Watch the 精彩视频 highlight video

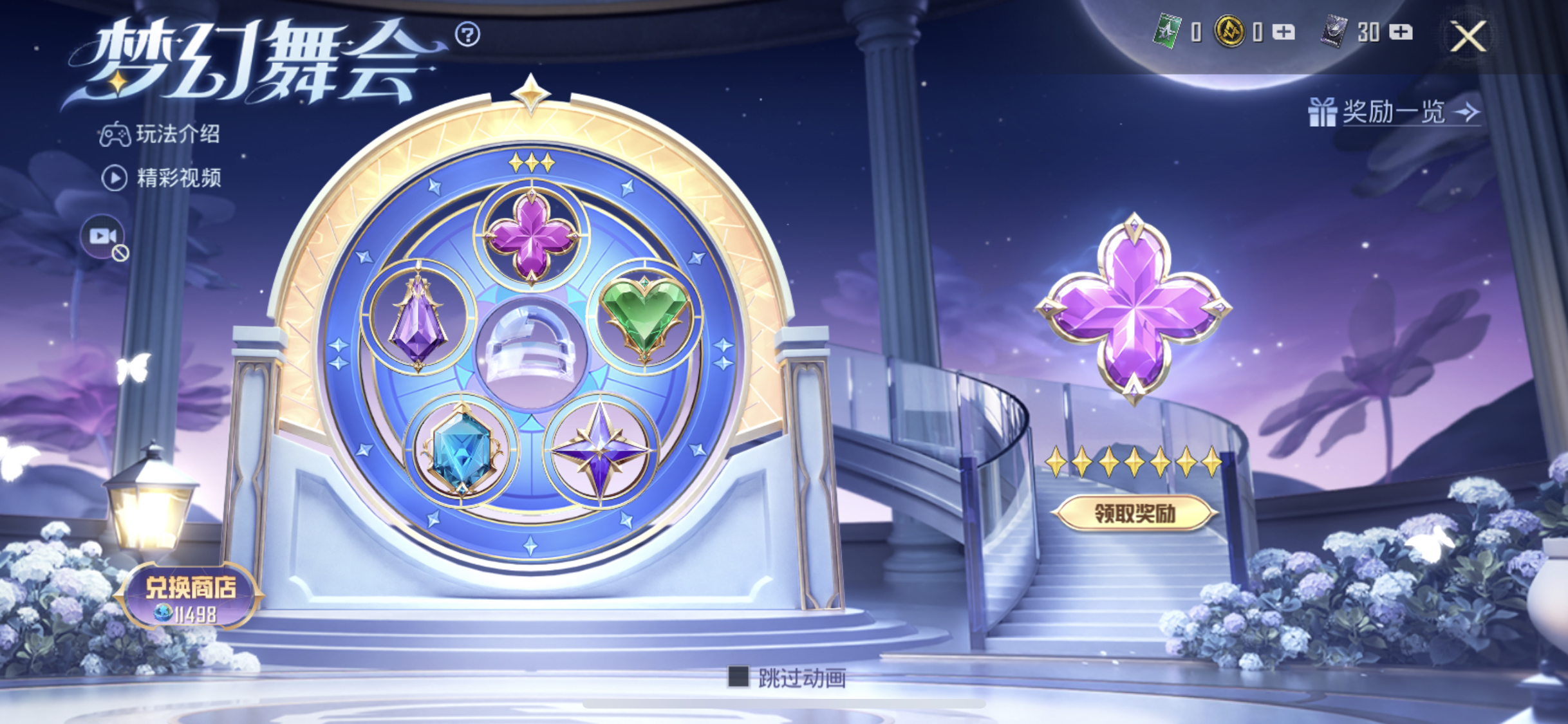(162, 178)
